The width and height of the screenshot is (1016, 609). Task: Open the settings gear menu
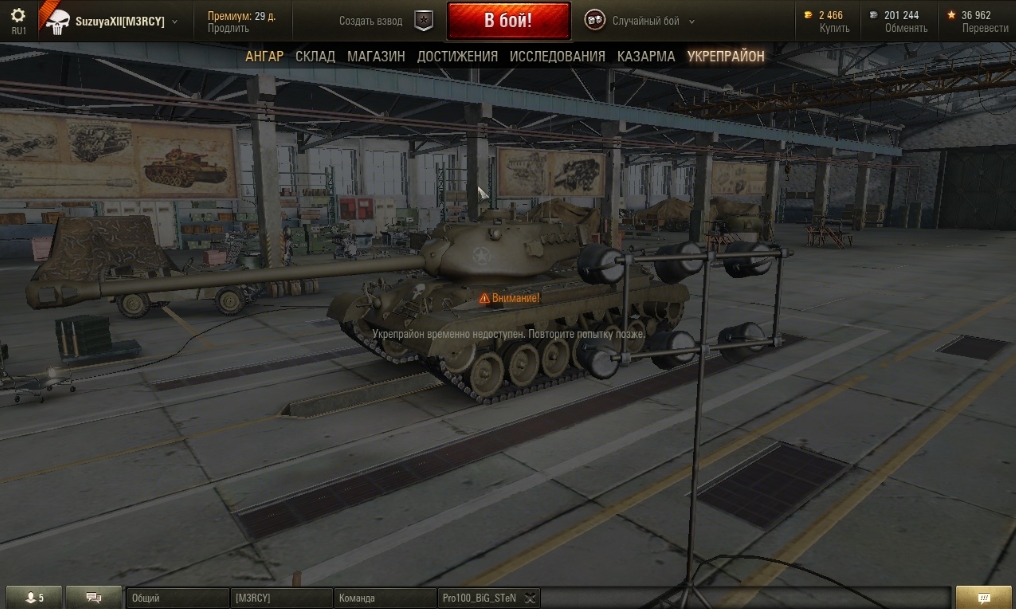18,16
